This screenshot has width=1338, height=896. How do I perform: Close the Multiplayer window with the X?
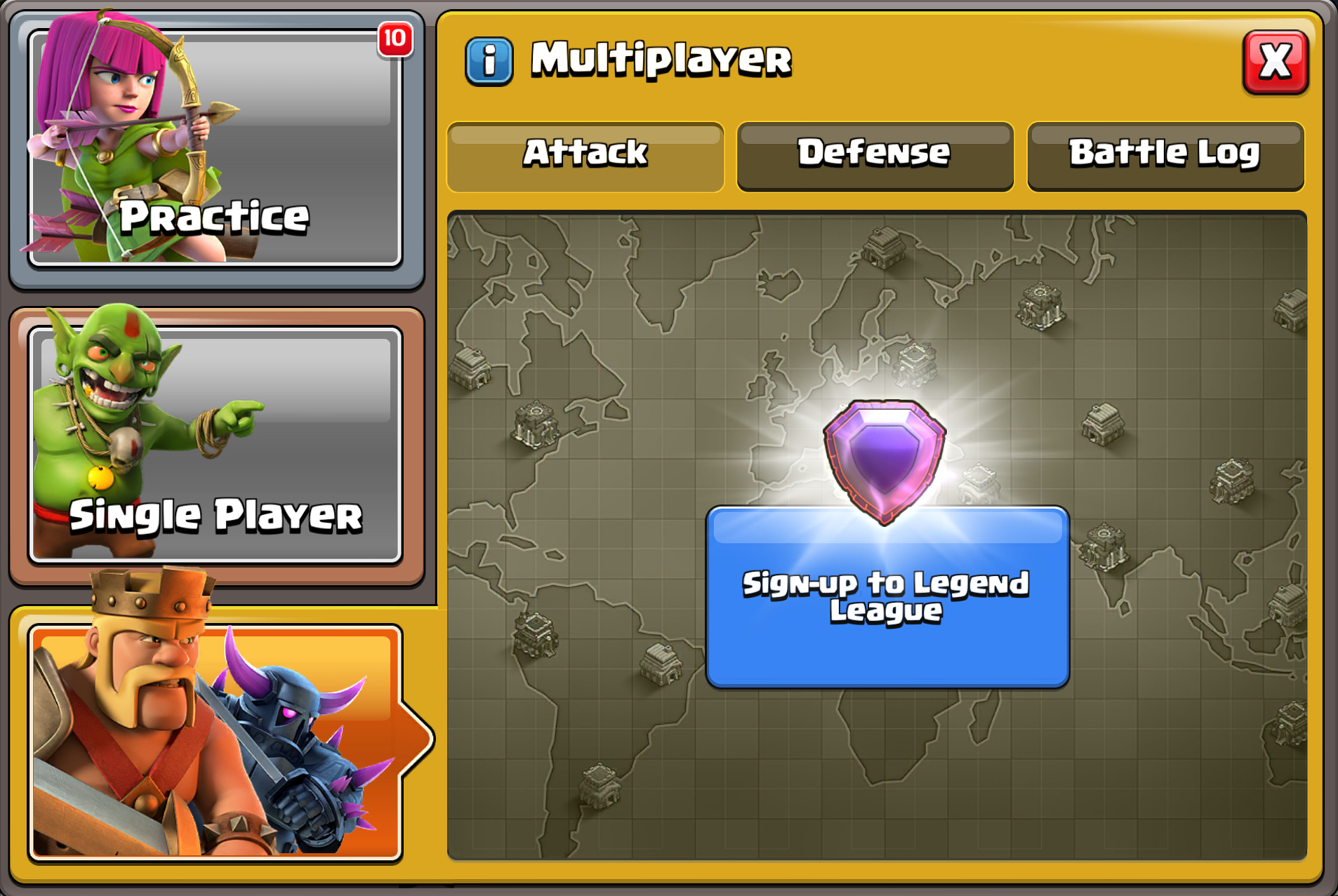tap(1276, 62)
